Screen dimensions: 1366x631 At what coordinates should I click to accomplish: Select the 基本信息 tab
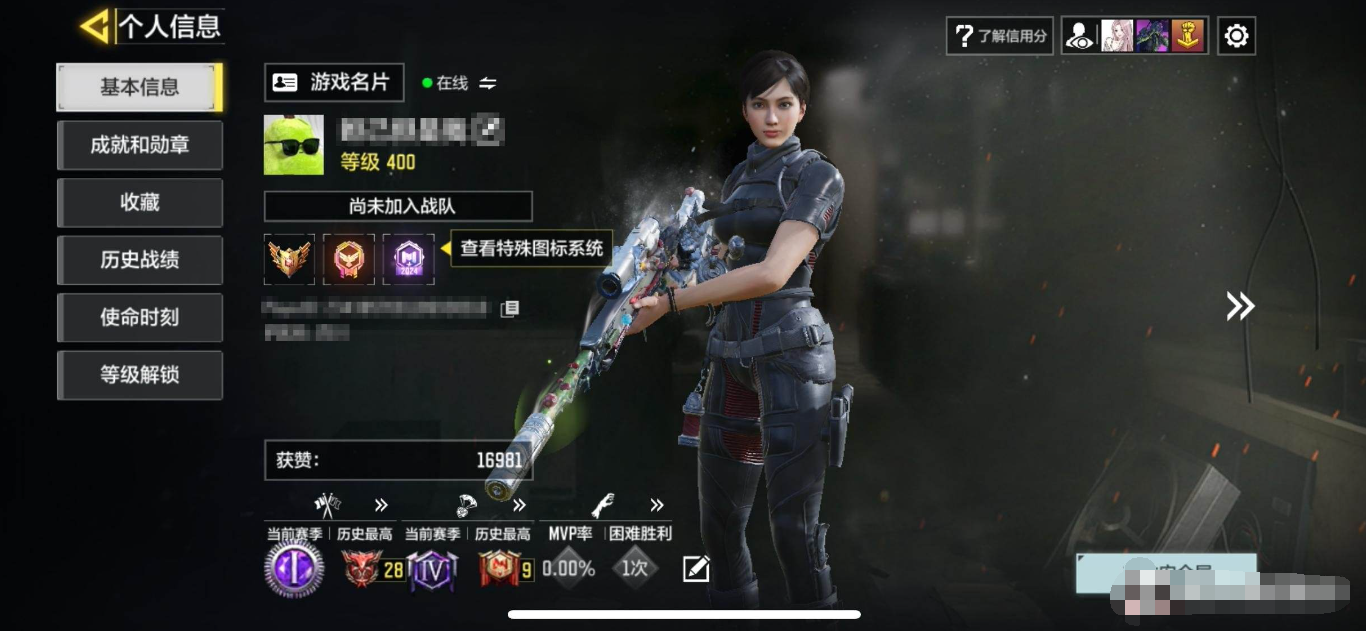pos(139,88)
